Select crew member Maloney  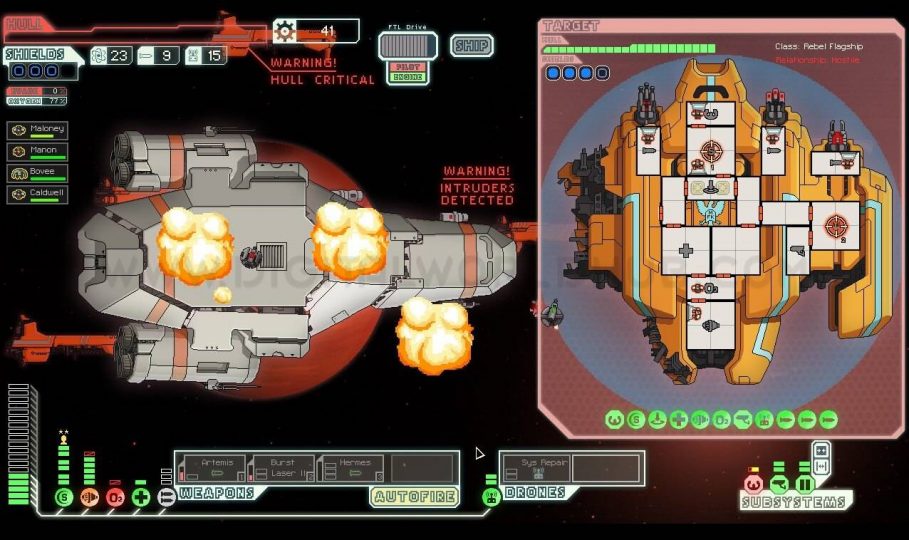(x=38, y=131)
